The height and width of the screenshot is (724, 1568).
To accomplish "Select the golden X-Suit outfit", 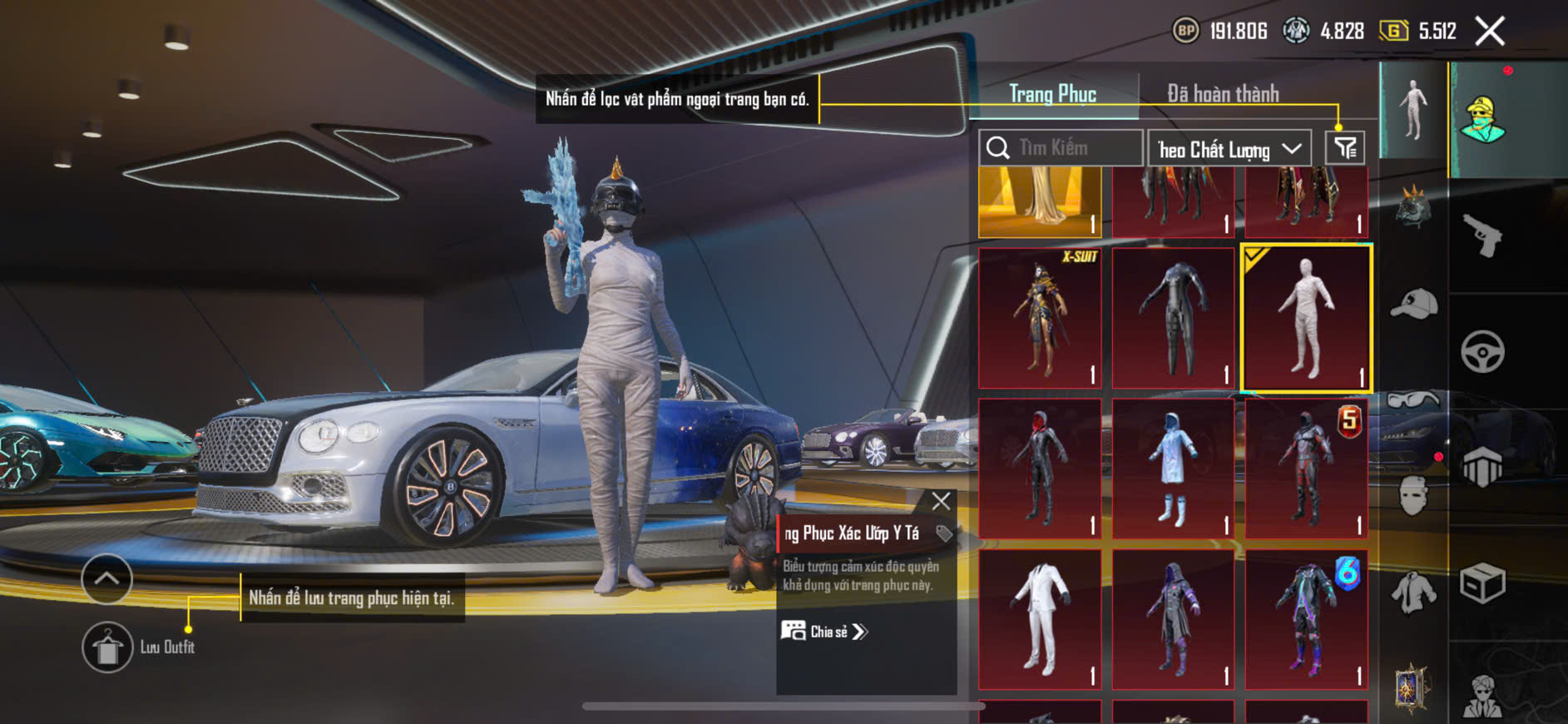I will (x=1040, y=318).
